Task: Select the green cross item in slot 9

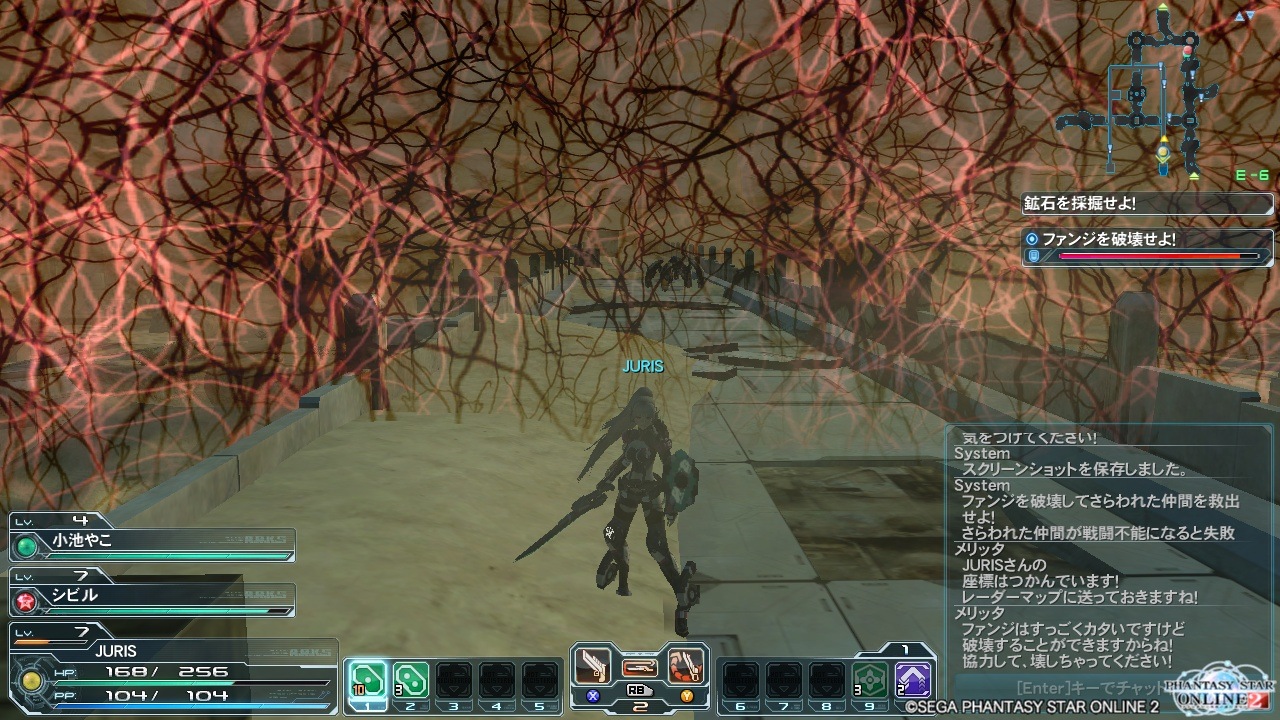Action: coord(868,680)
